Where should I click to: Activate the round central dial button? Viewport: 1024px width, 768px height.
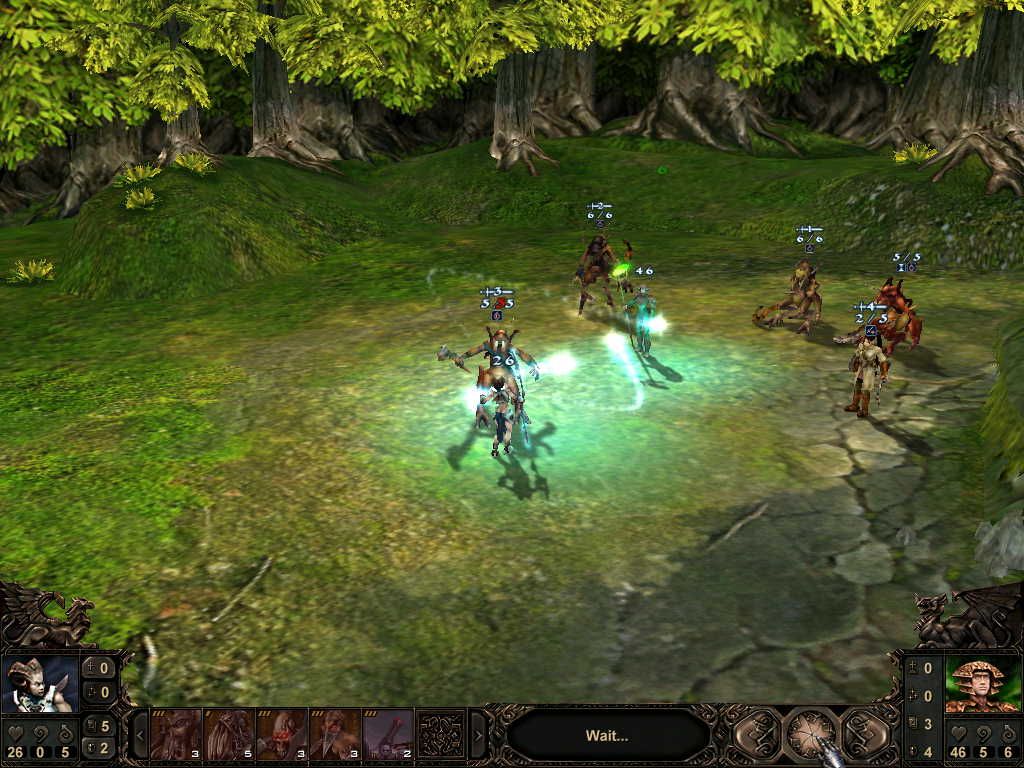pyautogui.click(x=811, y=735)
